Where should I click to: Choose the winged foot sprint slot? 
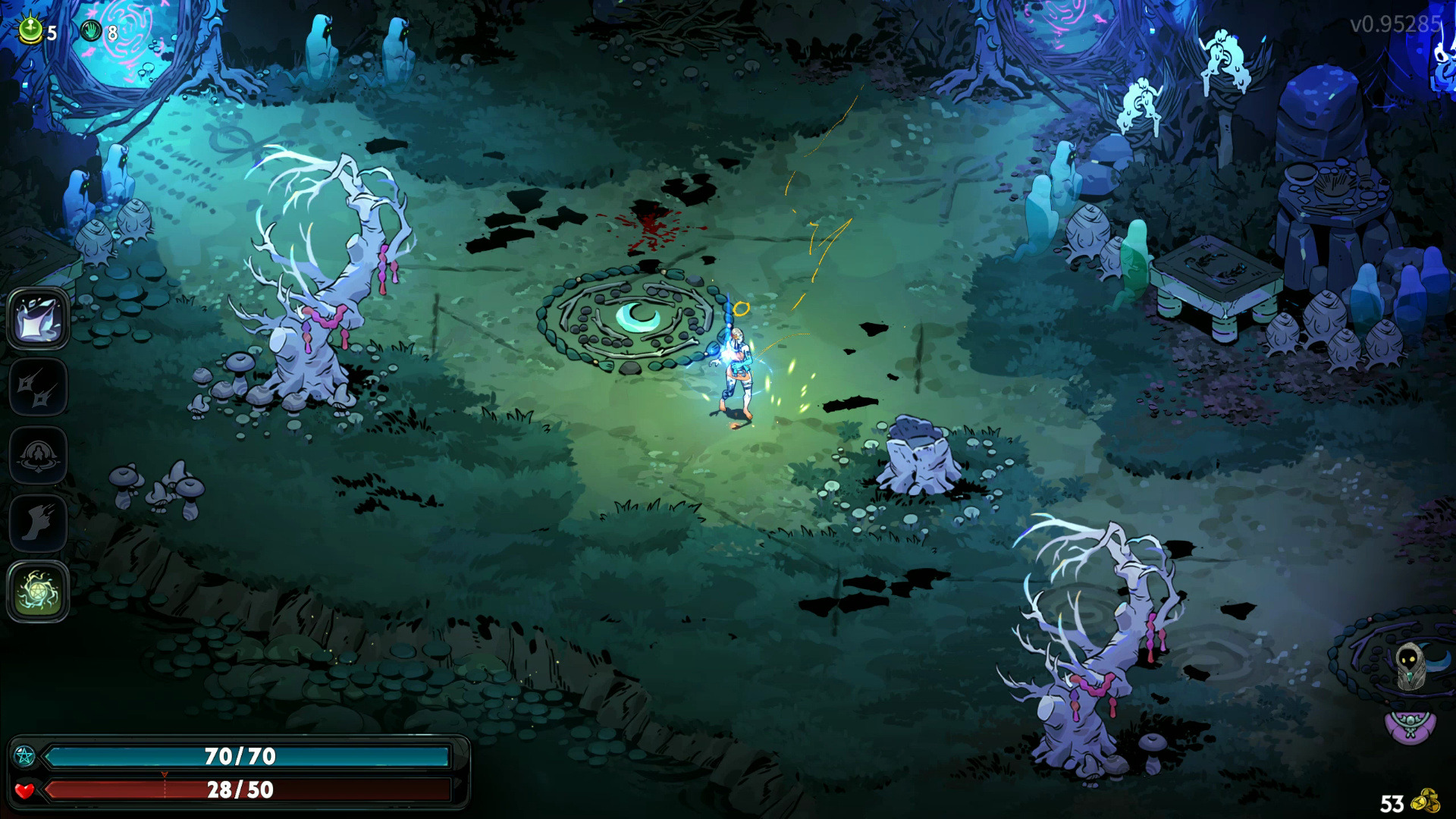coord(38,523)
